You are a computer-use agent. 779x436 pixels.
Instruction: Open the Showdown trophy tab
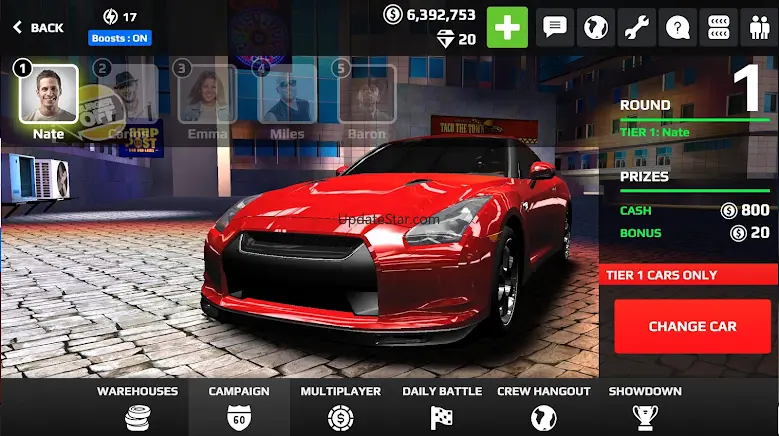coord(645,407)
